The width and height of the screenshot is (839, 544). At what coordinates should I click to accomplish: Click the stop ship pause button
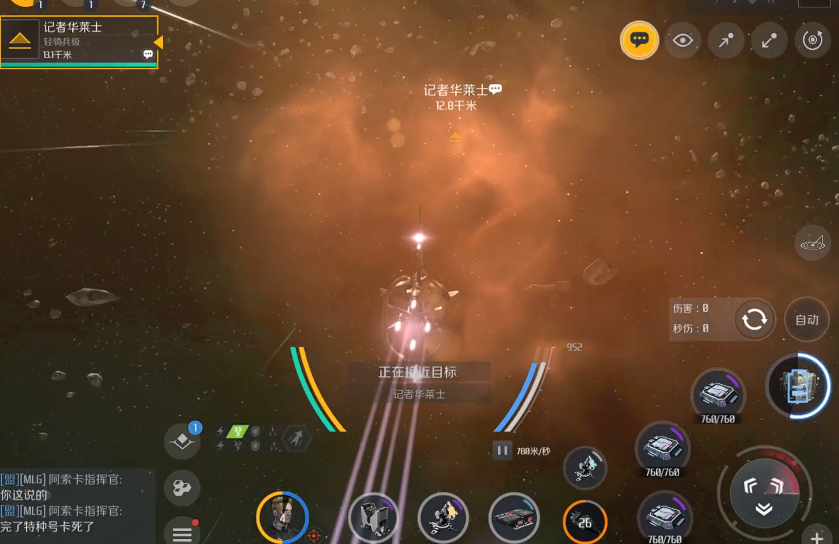tap(502, 451)
